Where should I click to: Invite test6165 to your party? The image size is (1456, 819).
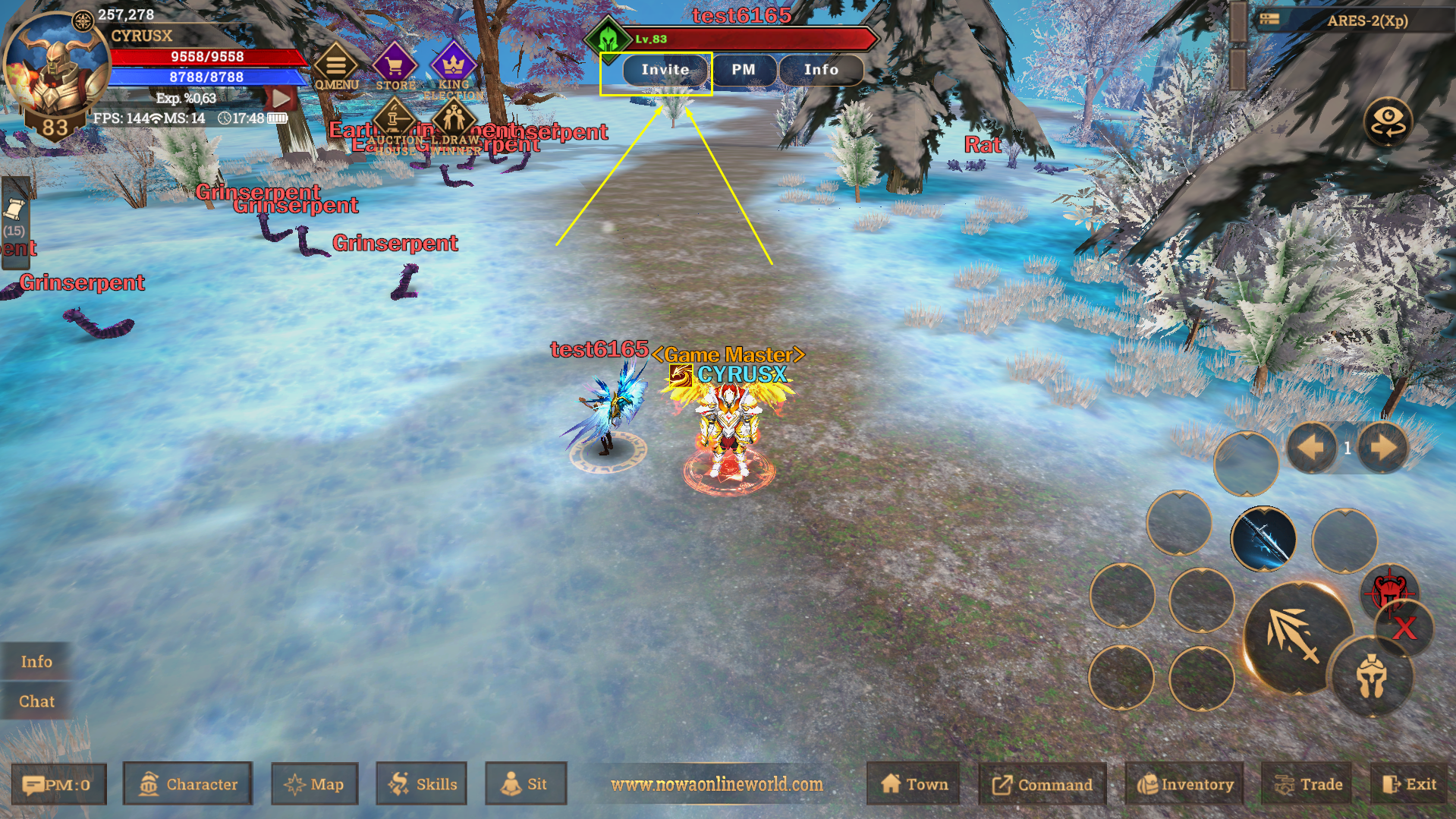[665, 69]
